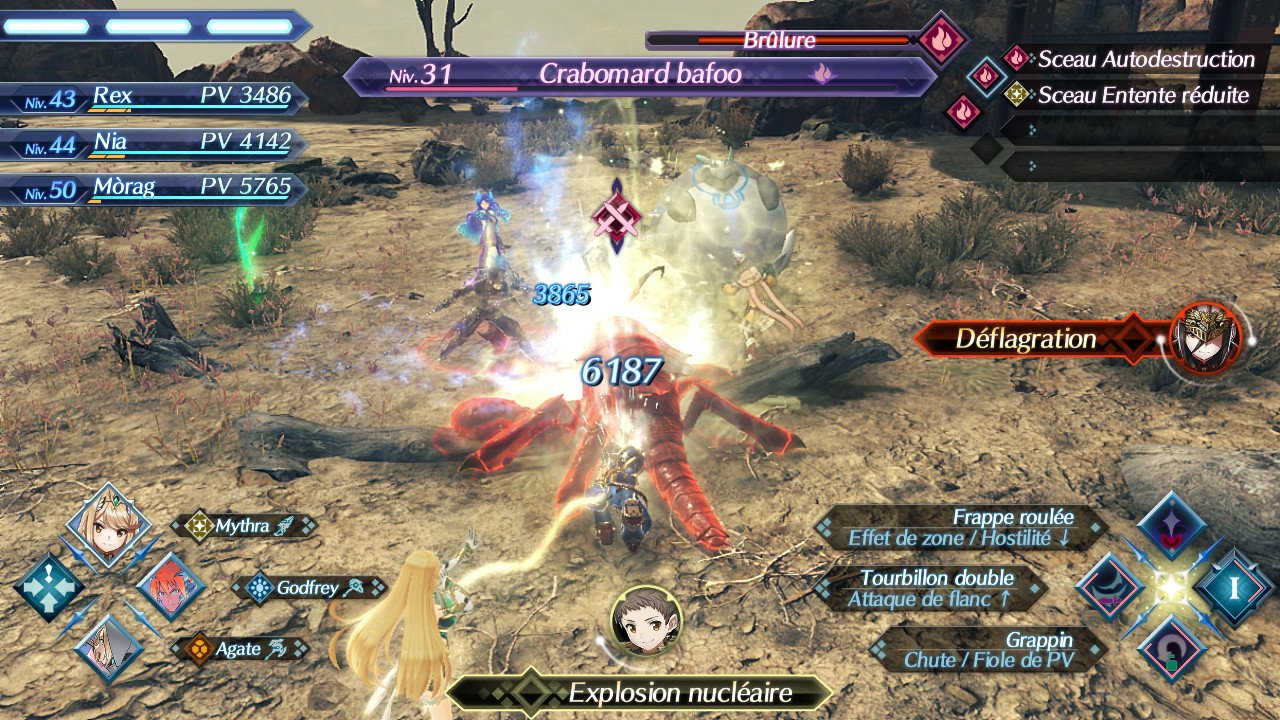
Task: Target the Crabomard bafoo name bar
Action: [640, 75]
